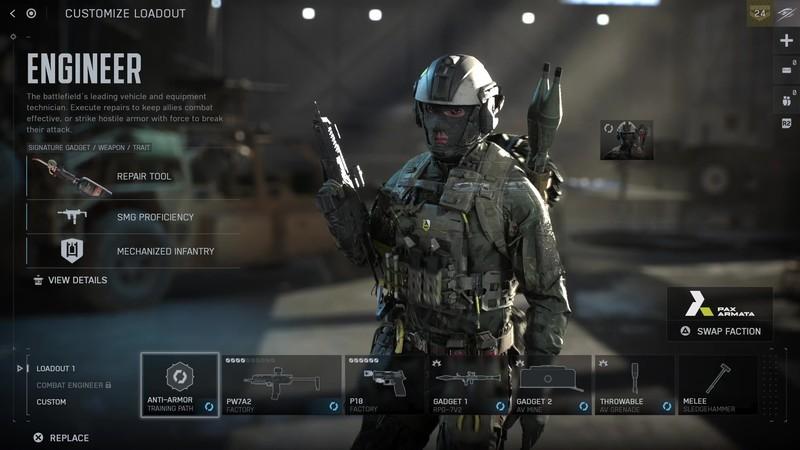
Task: Open the P18 sidearm slot
Action: pos(385,385)
